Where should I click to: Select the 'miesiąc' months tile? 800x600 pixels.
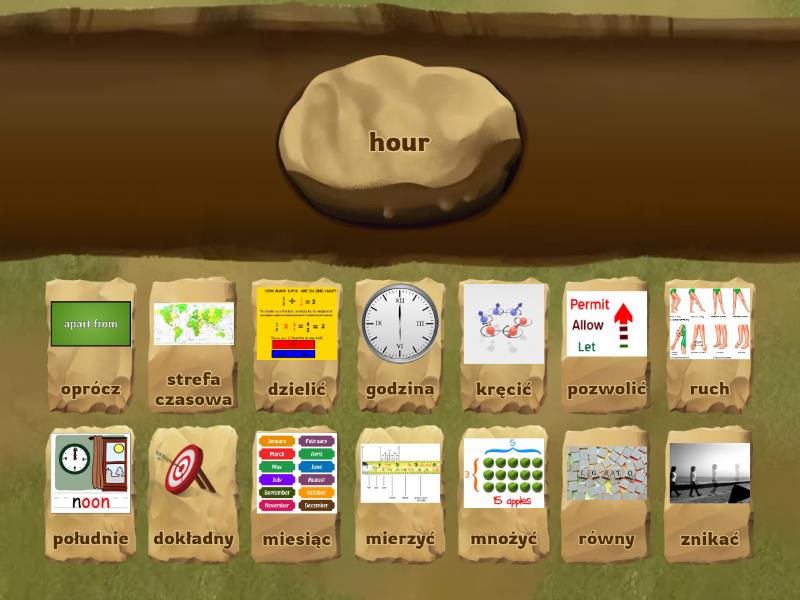point(297,493)
